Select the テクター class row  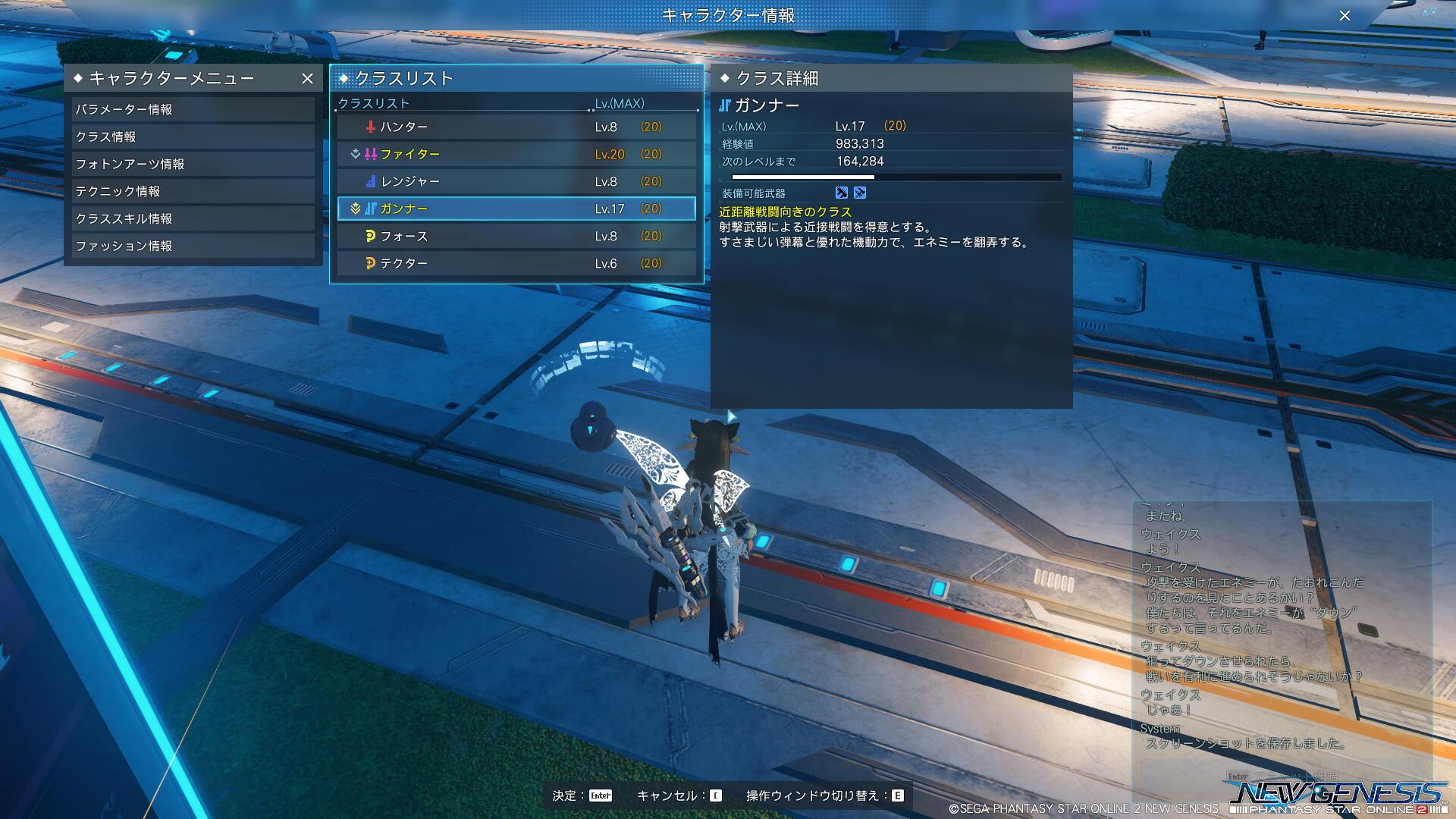pyautogui.click(x=516, y=263)
